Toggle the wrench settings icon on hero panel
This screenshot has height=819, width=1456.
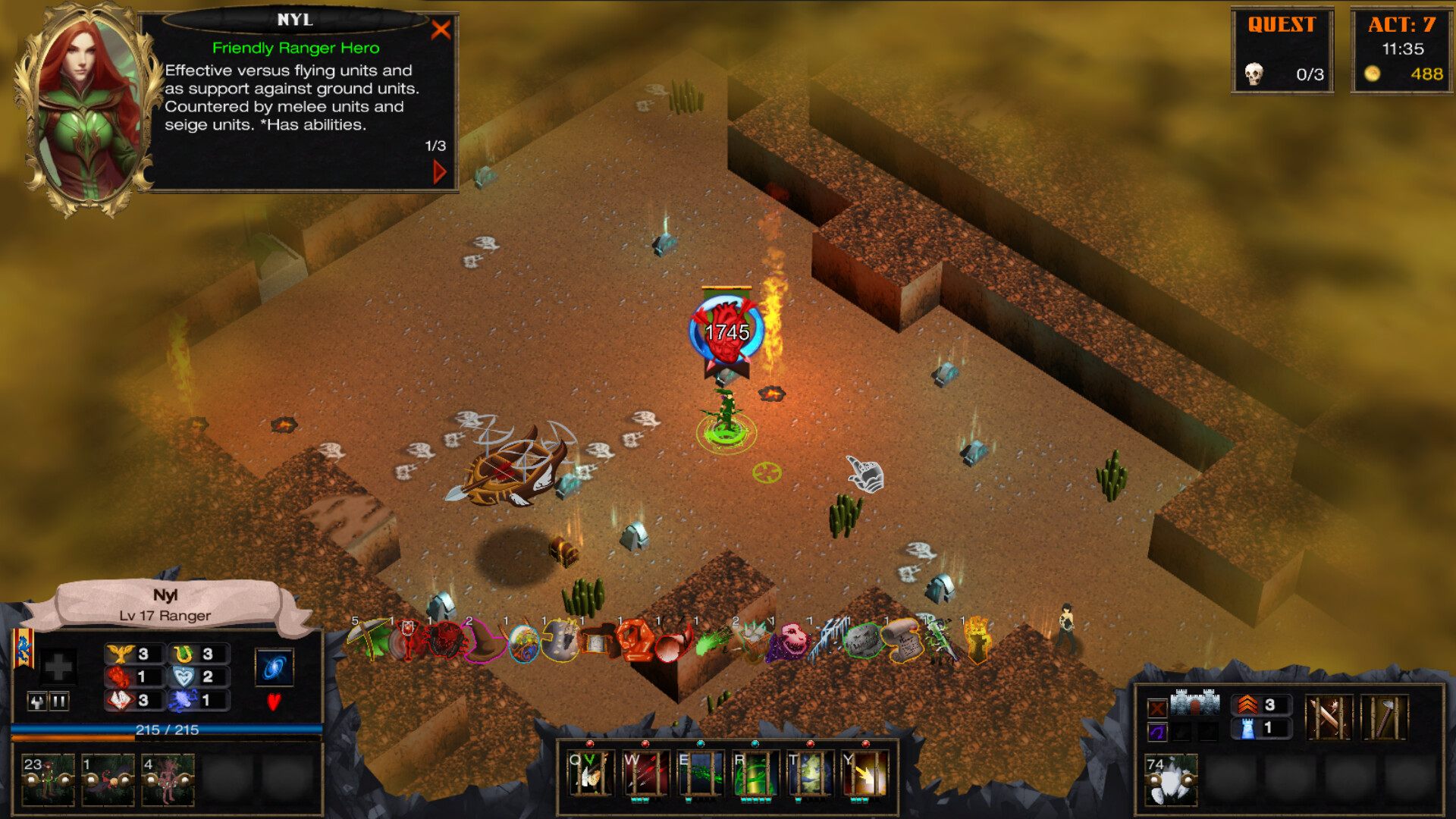pyautogui.click(x=36, y=701)
